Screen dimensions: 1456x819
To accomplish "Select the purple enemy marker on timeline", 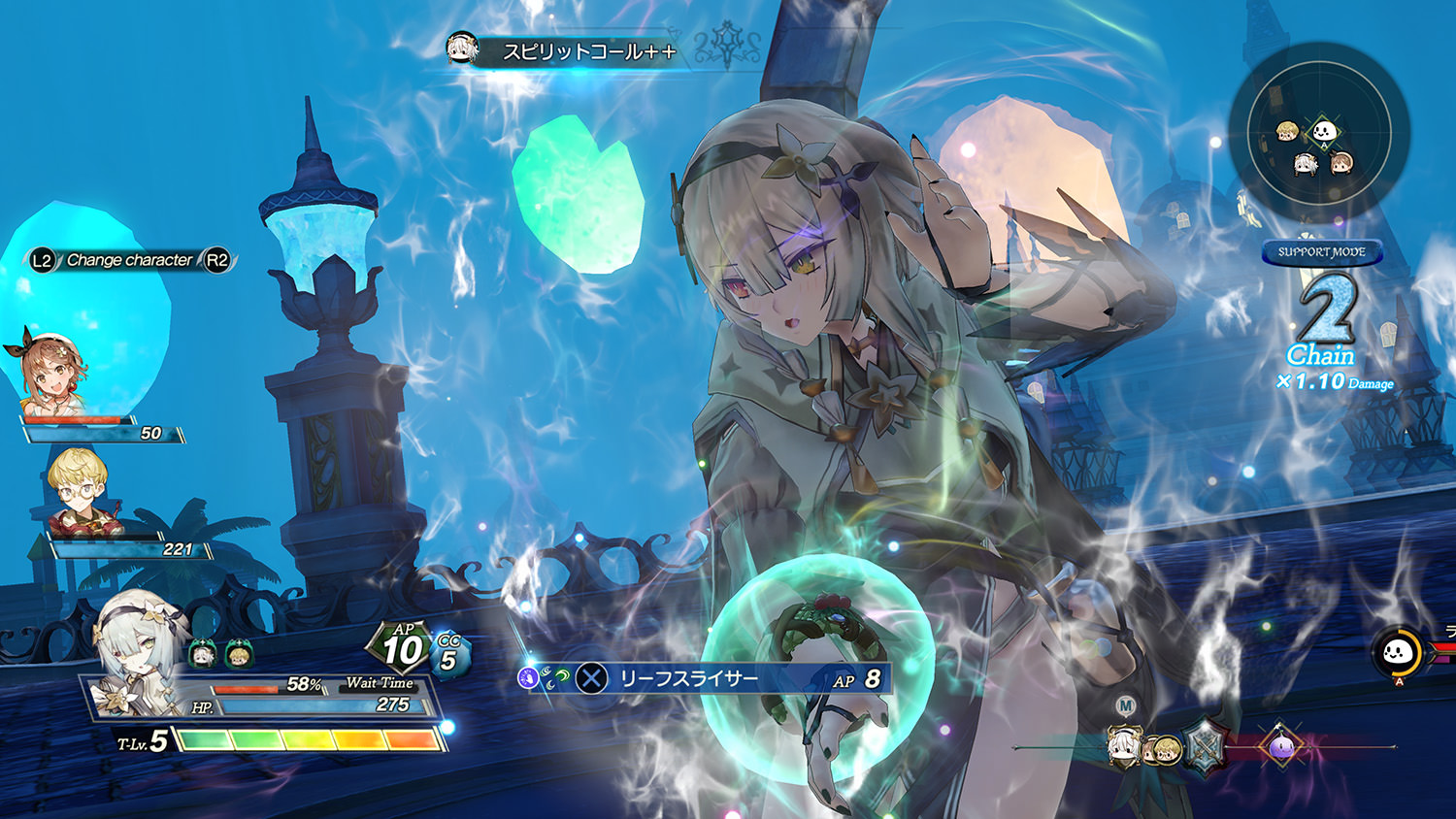I will (1278, 745).
